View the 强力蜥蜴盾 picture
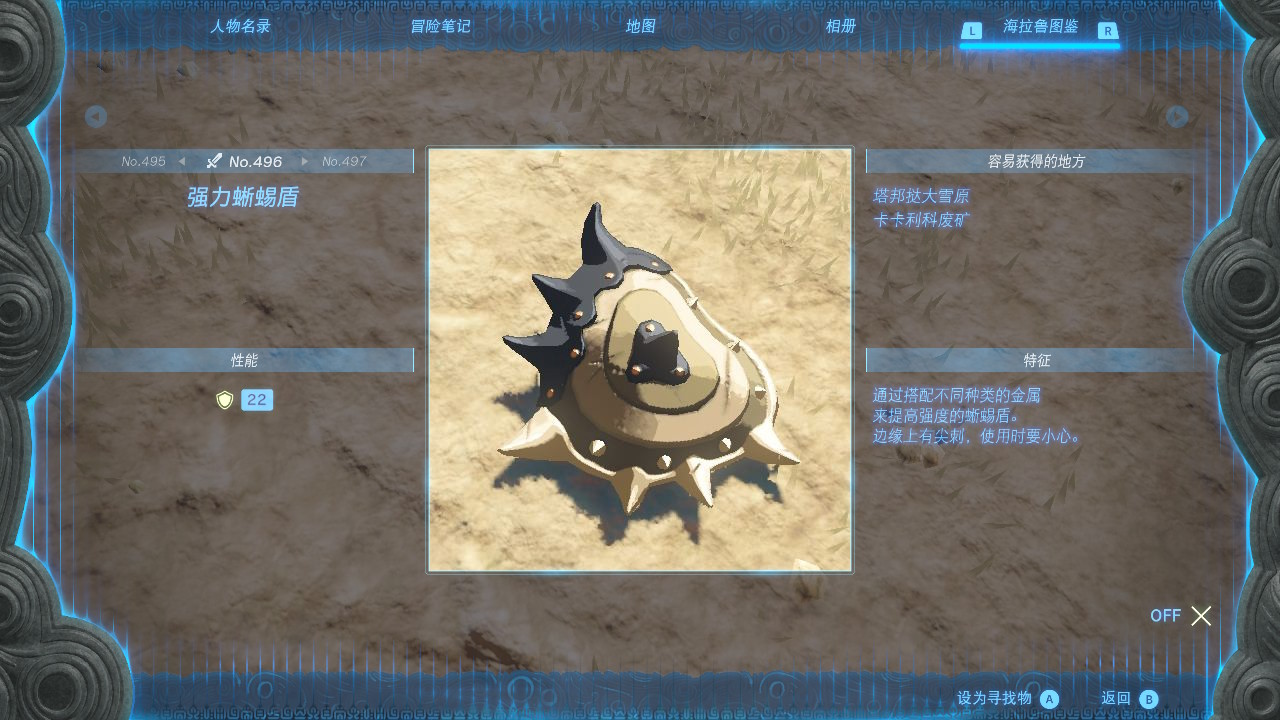1280x720 pixels. tap(640, 360)
